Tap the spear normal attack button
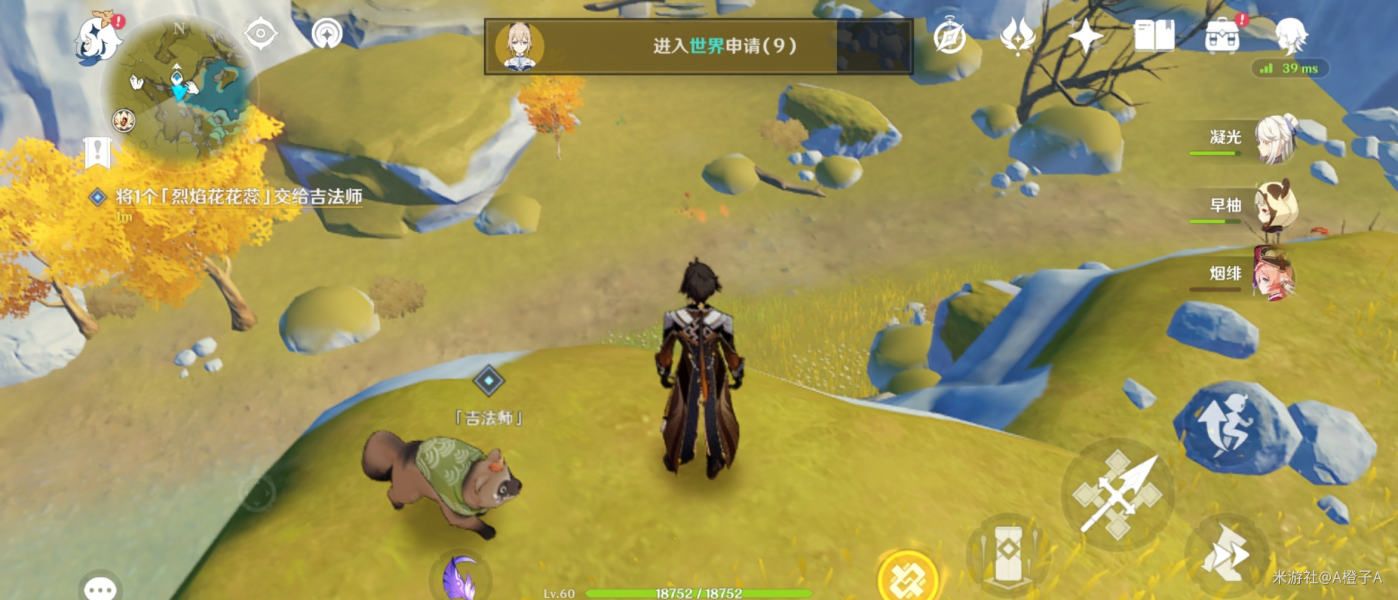The width and height of the screenshot is (1398, 600). [x=1116, y=493]
